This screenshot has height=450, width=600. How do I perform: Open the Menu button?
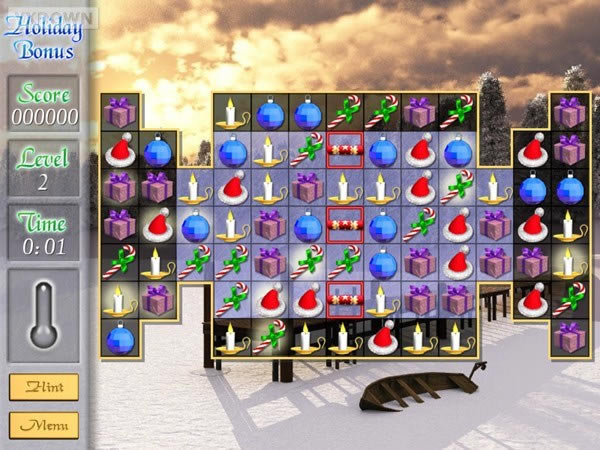(44, 424)
